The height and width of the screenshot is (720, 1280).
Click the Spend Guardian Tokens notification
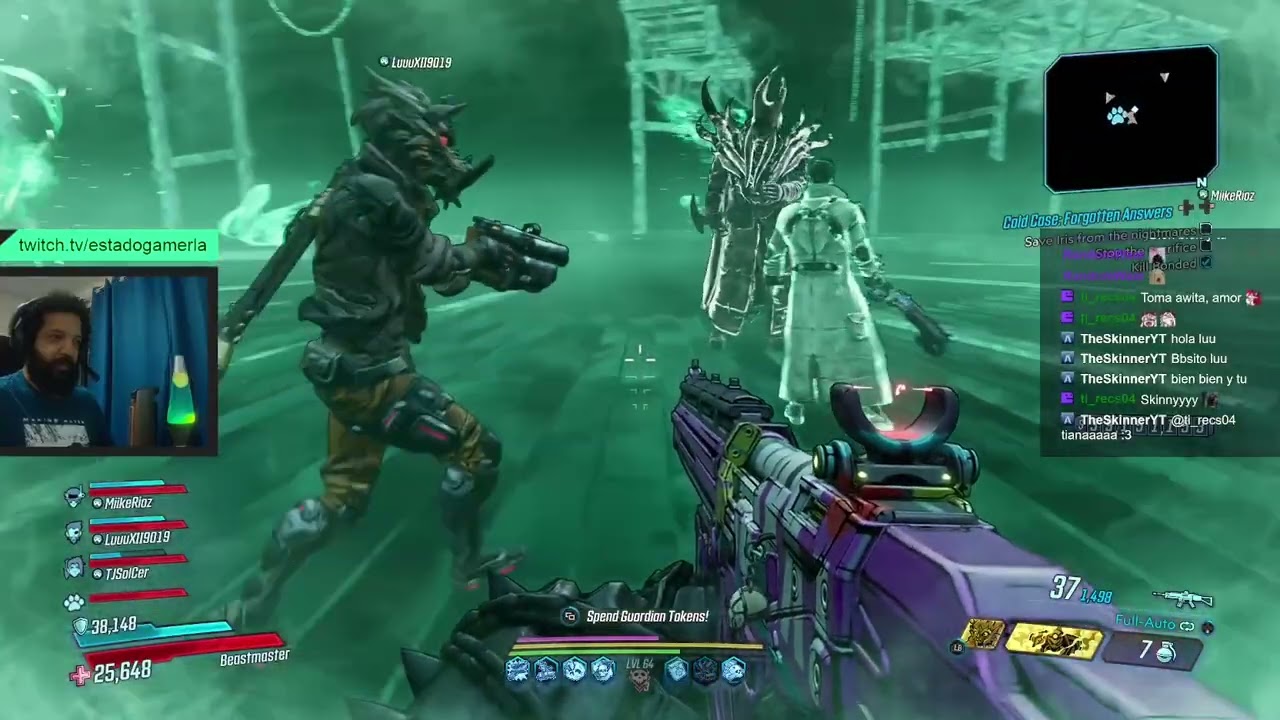(x=646, y=616)
